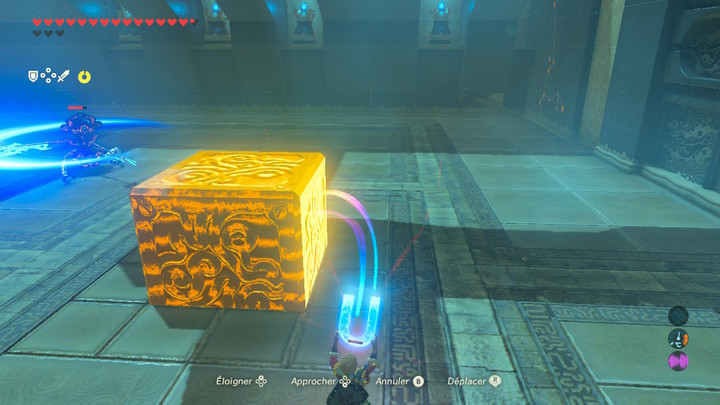Activate the yellow Magnesis rune icon
Screen dimensions: 720x405
point(85,75)
